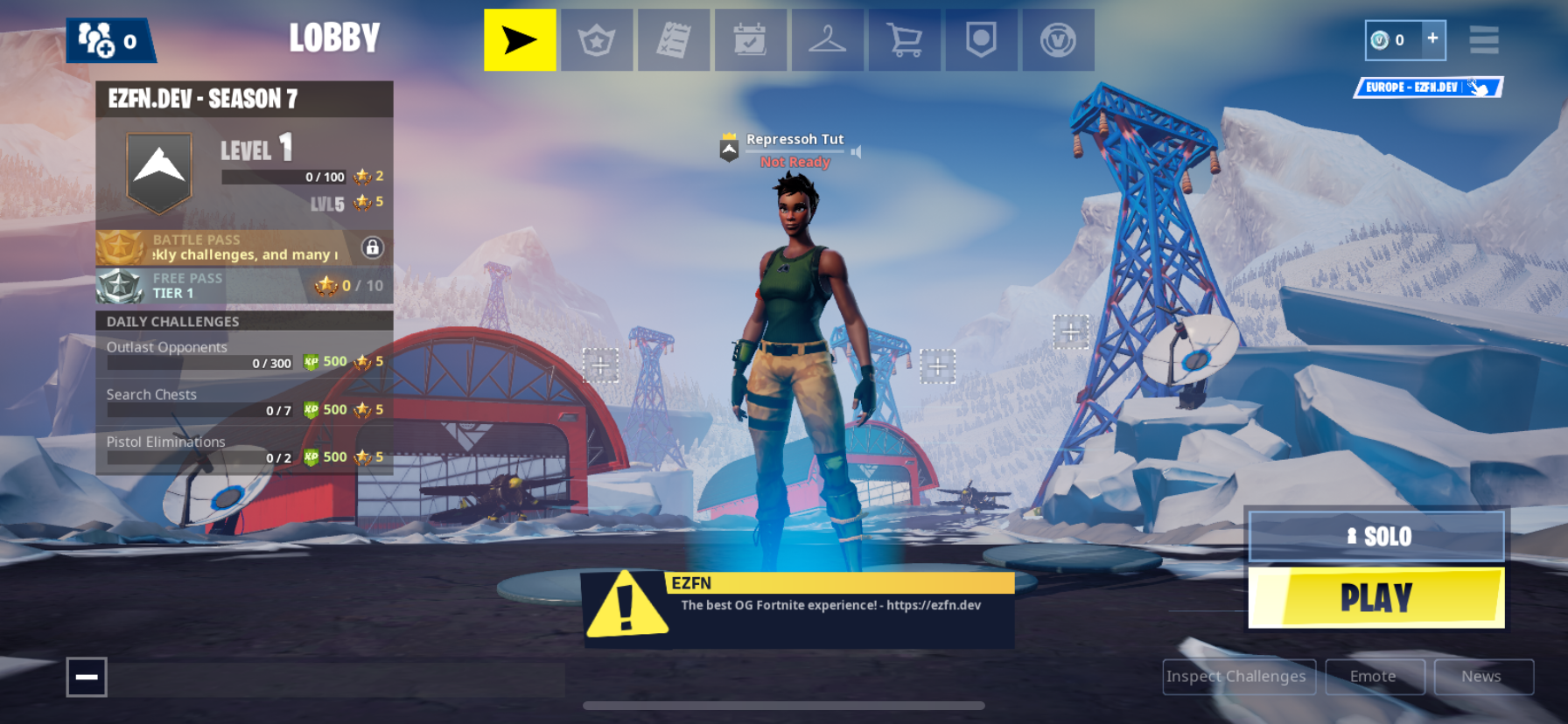The width and height of the screenshot is (1568, 724).
Task: Switch to the Play tab arrow
Action: click(x=520, y=39)
